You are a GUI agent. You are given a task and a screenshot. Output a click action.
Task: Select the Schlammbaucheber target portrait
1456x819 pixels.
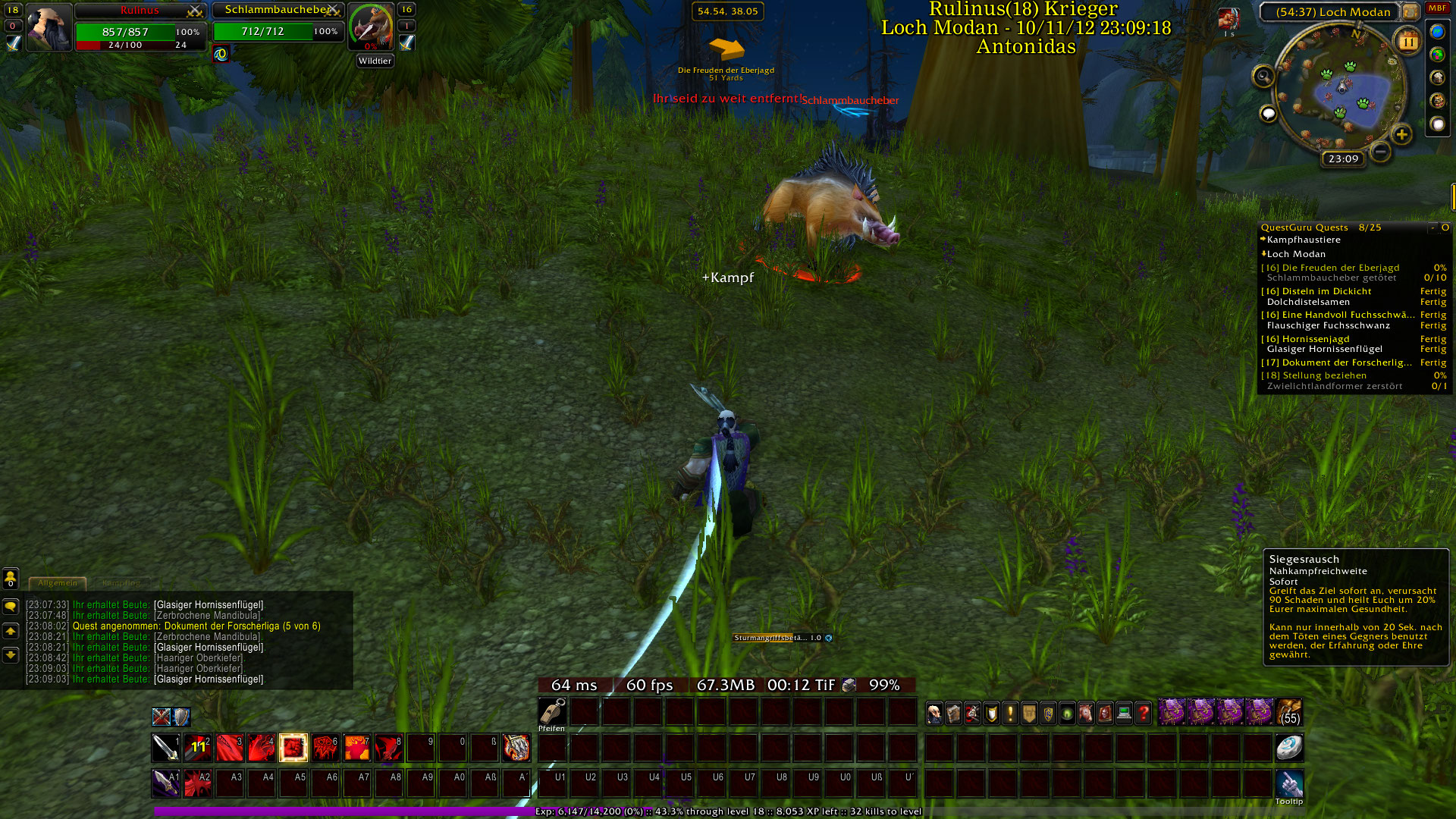tap(371, 27)
